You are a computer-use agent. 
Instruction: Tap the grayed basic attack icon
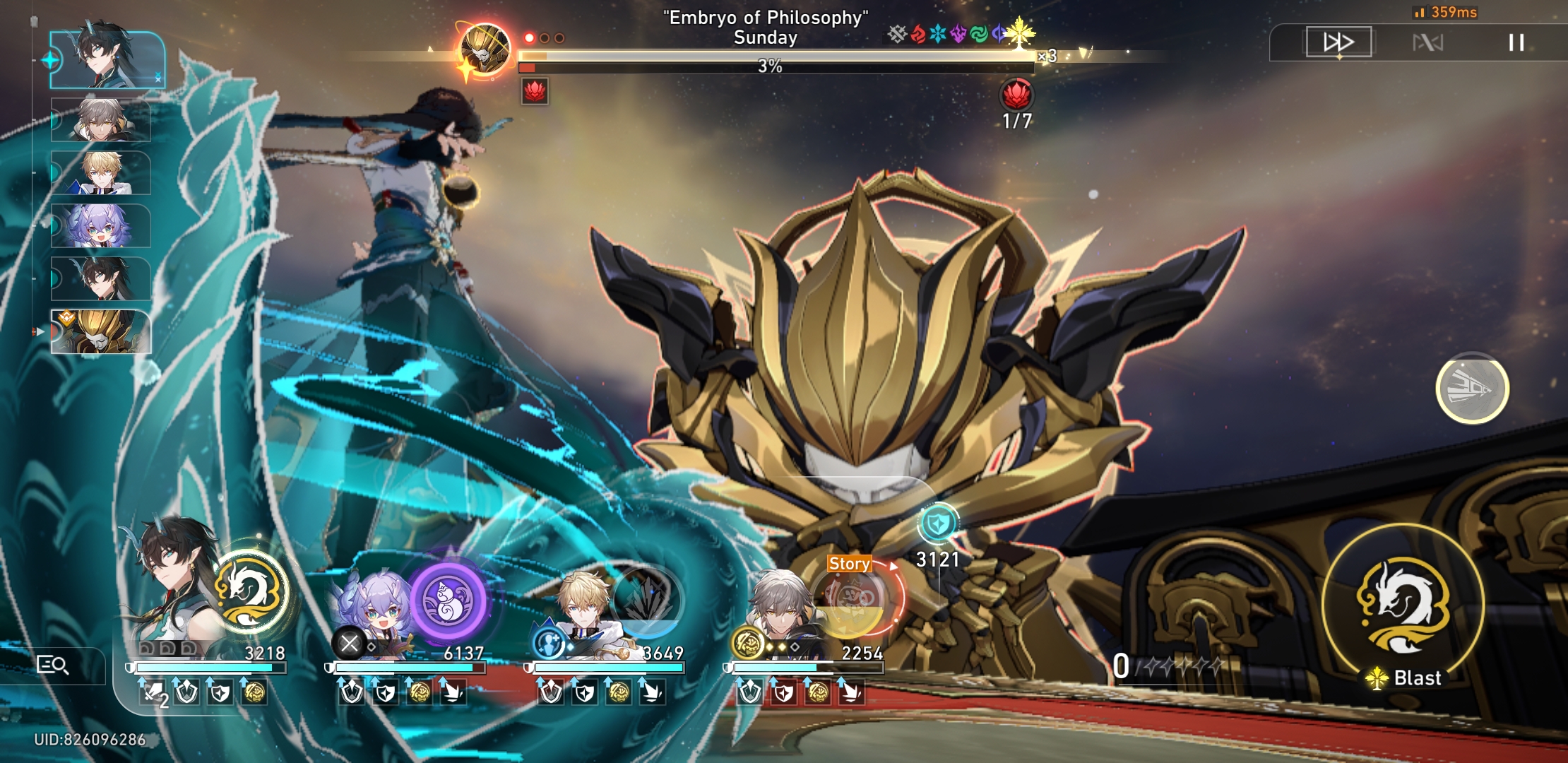click(x=1472, y=388)
